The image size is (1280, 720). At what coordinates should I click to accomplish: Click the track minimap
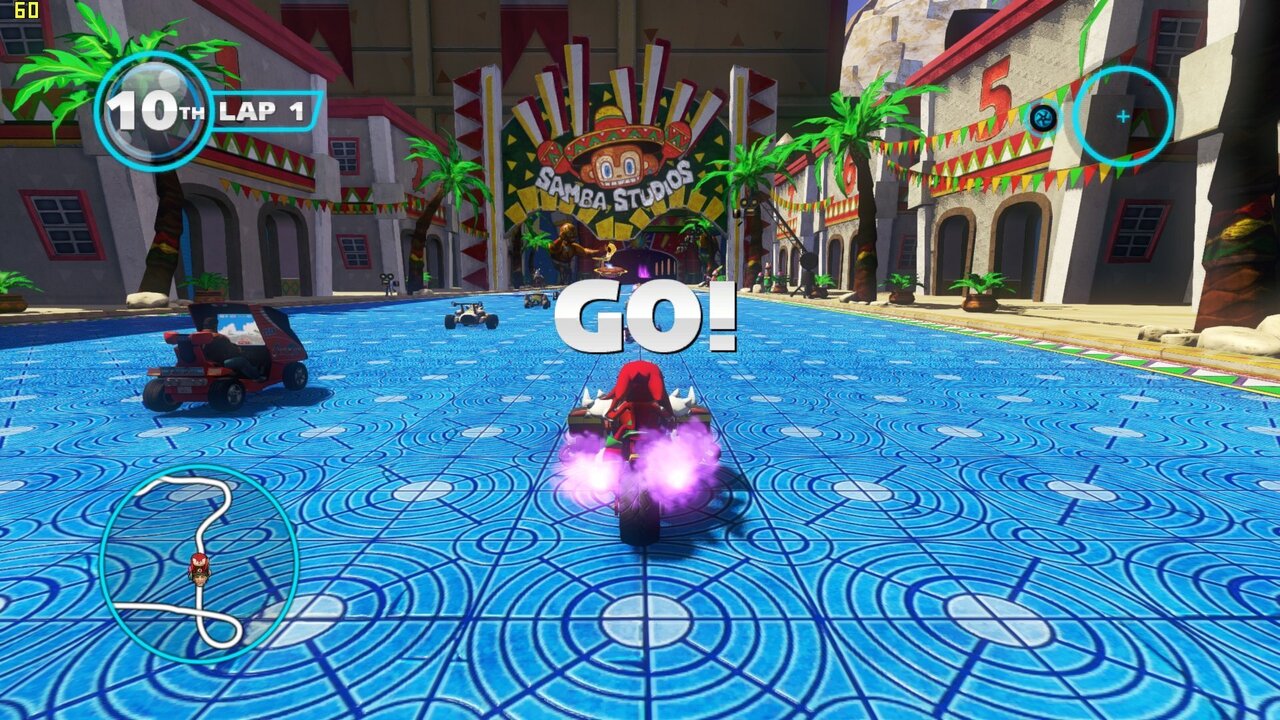pos(199,563)
